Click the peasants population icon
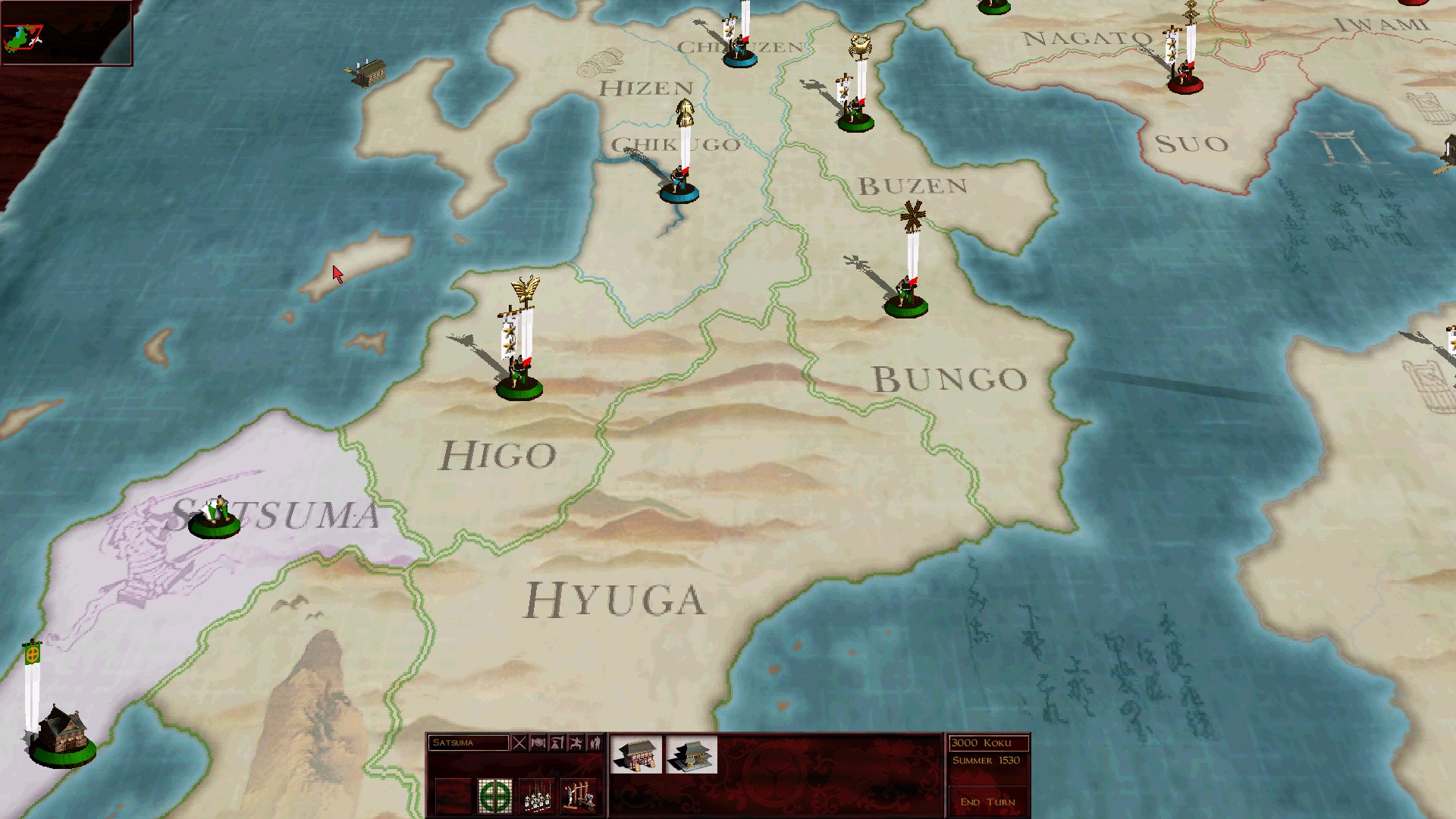This screenshot has height=819, width=1456. tap(596, 742)
